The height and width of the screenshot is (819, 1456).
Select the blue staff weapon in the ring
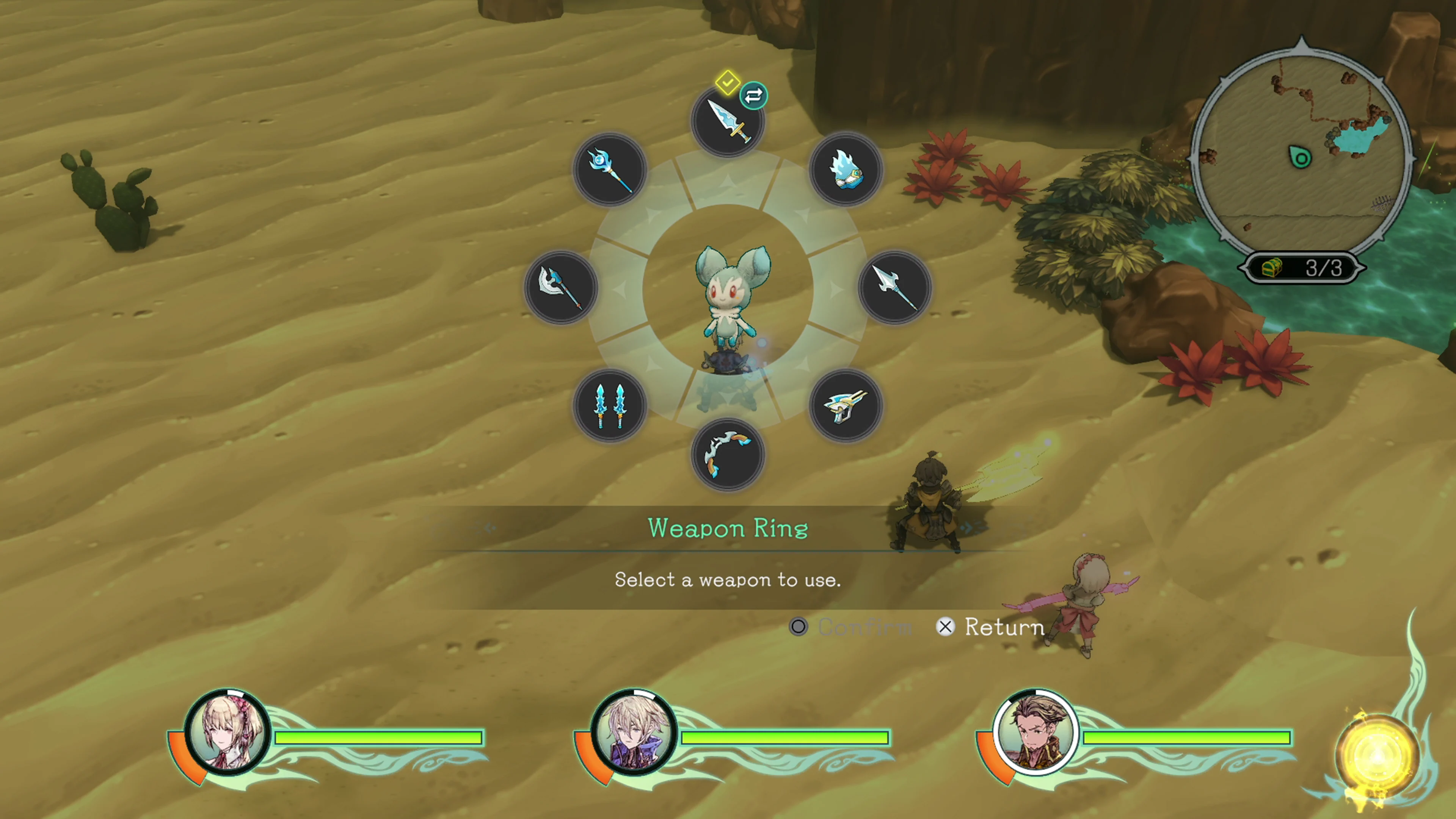pos(610,169)
